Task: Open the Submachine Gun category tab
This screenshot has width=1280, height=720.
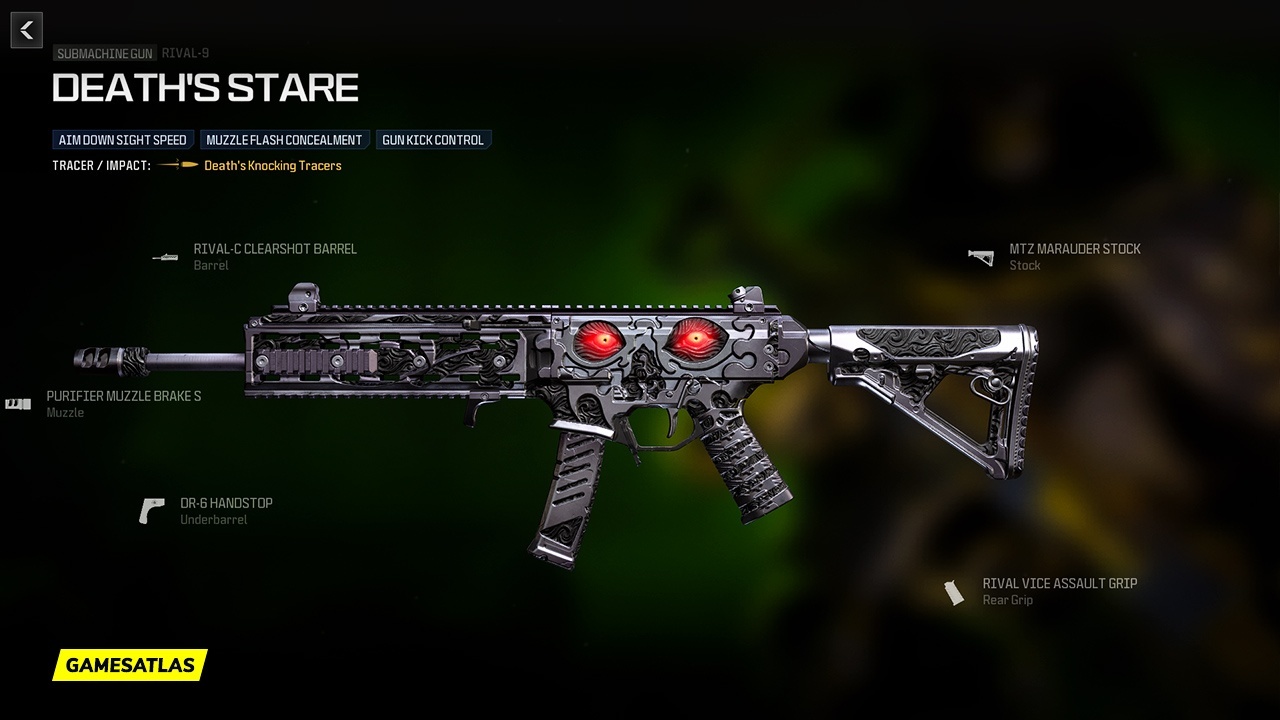Action: pos(104,53)
